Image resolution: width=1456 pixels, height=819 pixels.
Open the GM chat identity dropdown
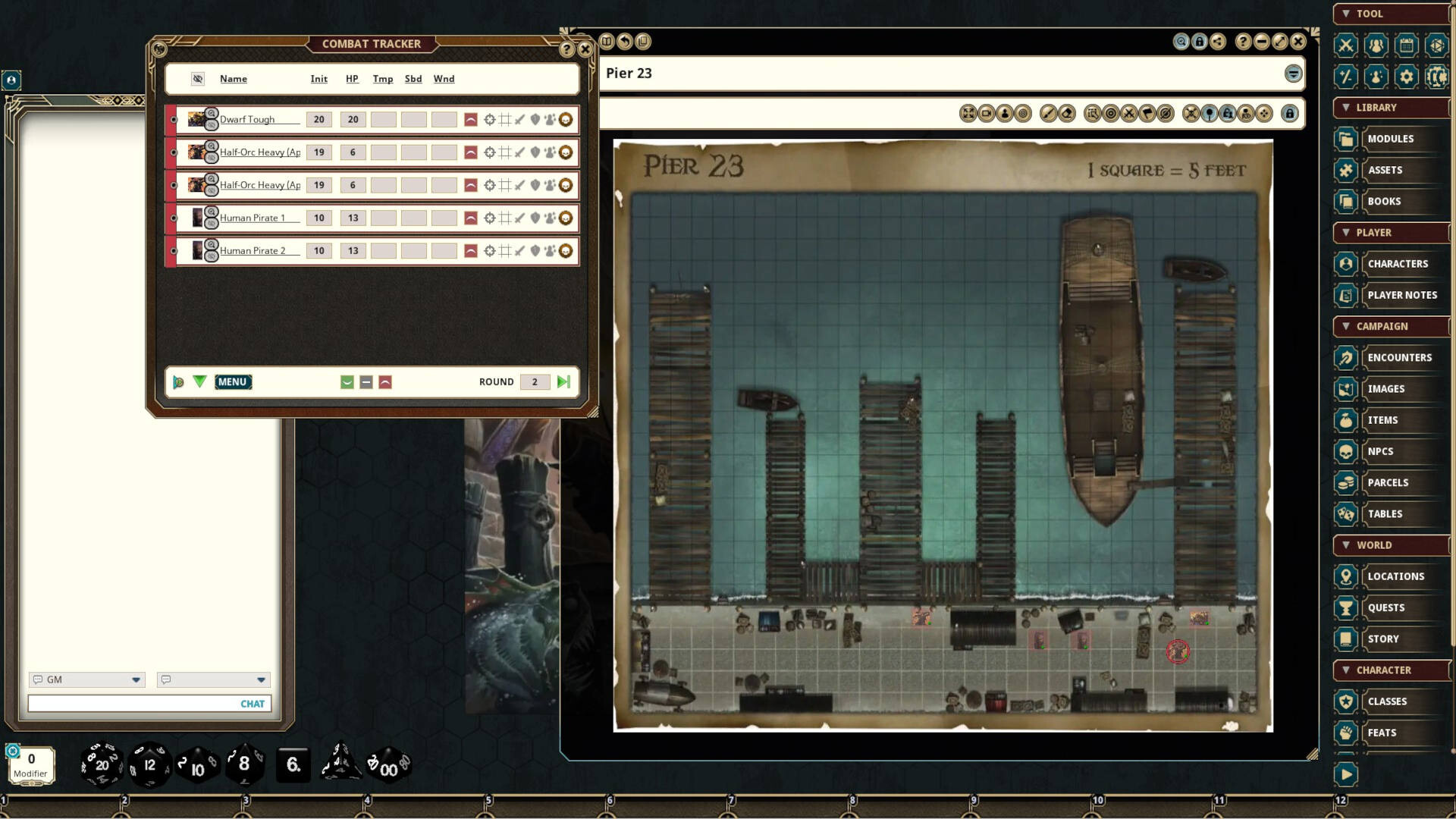pos(136,679)
